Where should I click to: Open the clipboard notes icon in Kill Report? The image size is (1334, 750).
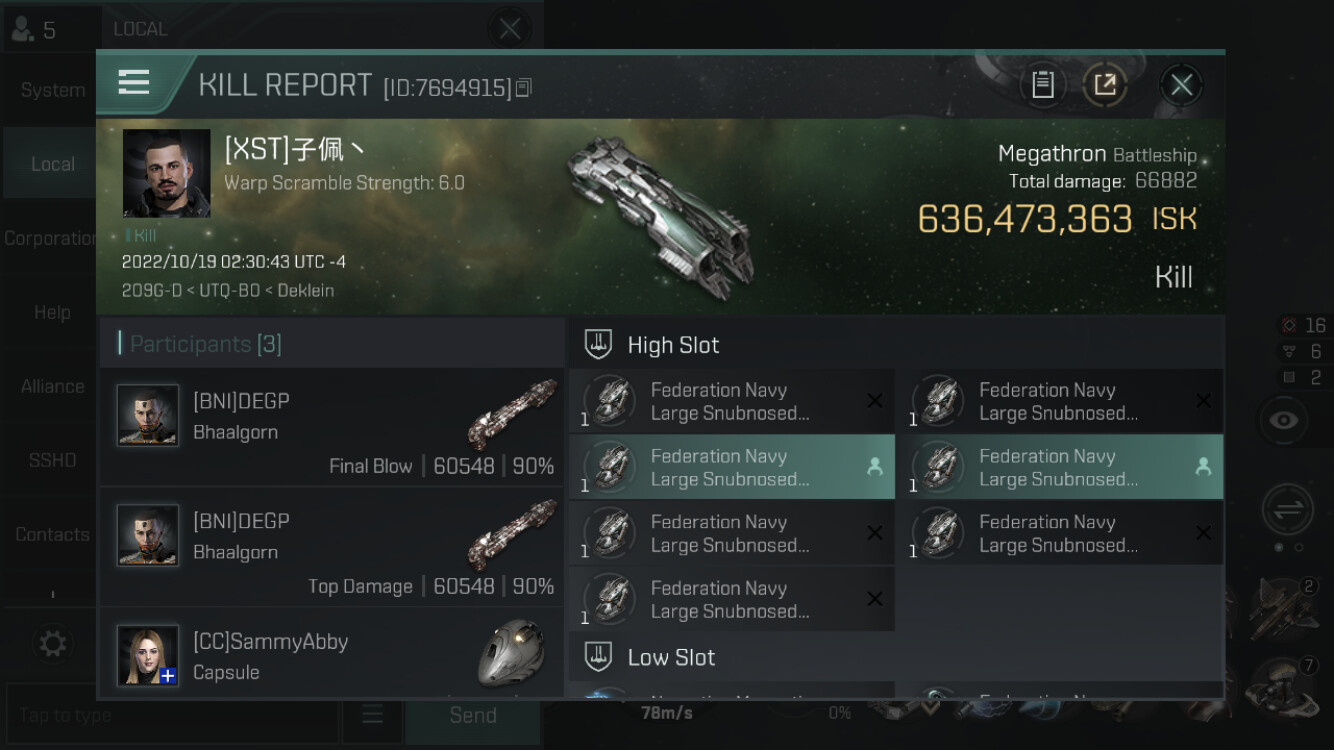click(x=1043, y=85)
